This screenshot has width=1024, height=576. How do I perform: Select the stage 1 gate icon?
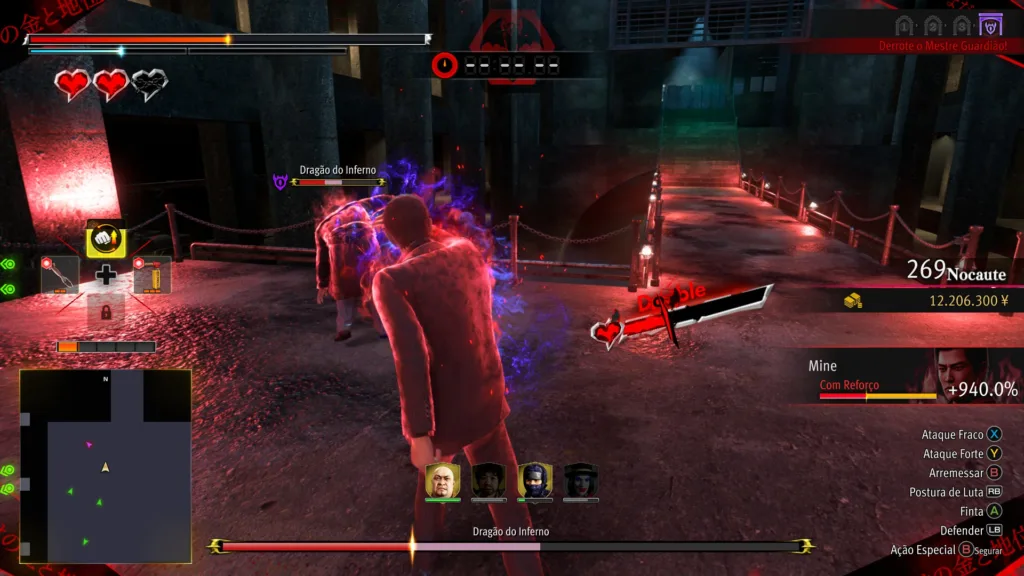click(905, 25)
